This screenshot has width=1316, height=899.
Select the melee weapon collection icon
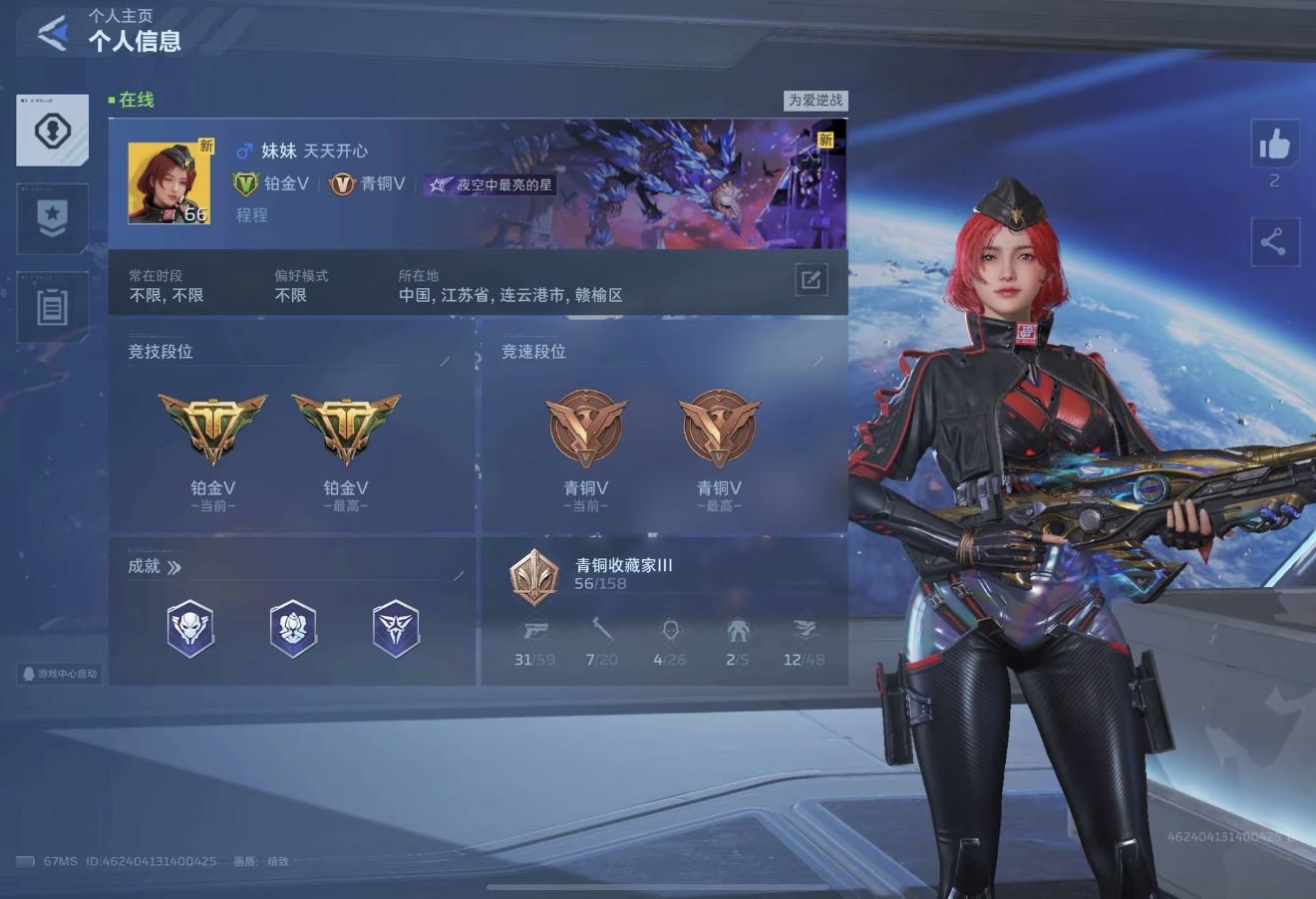(602, 630)
